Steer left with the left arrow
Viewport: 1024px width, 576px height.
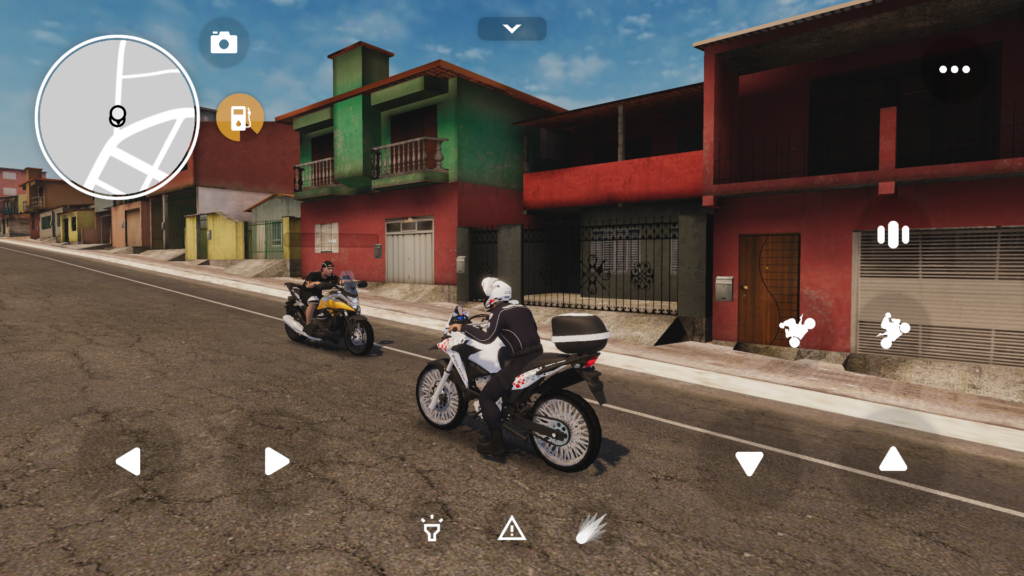pos(128,461)
